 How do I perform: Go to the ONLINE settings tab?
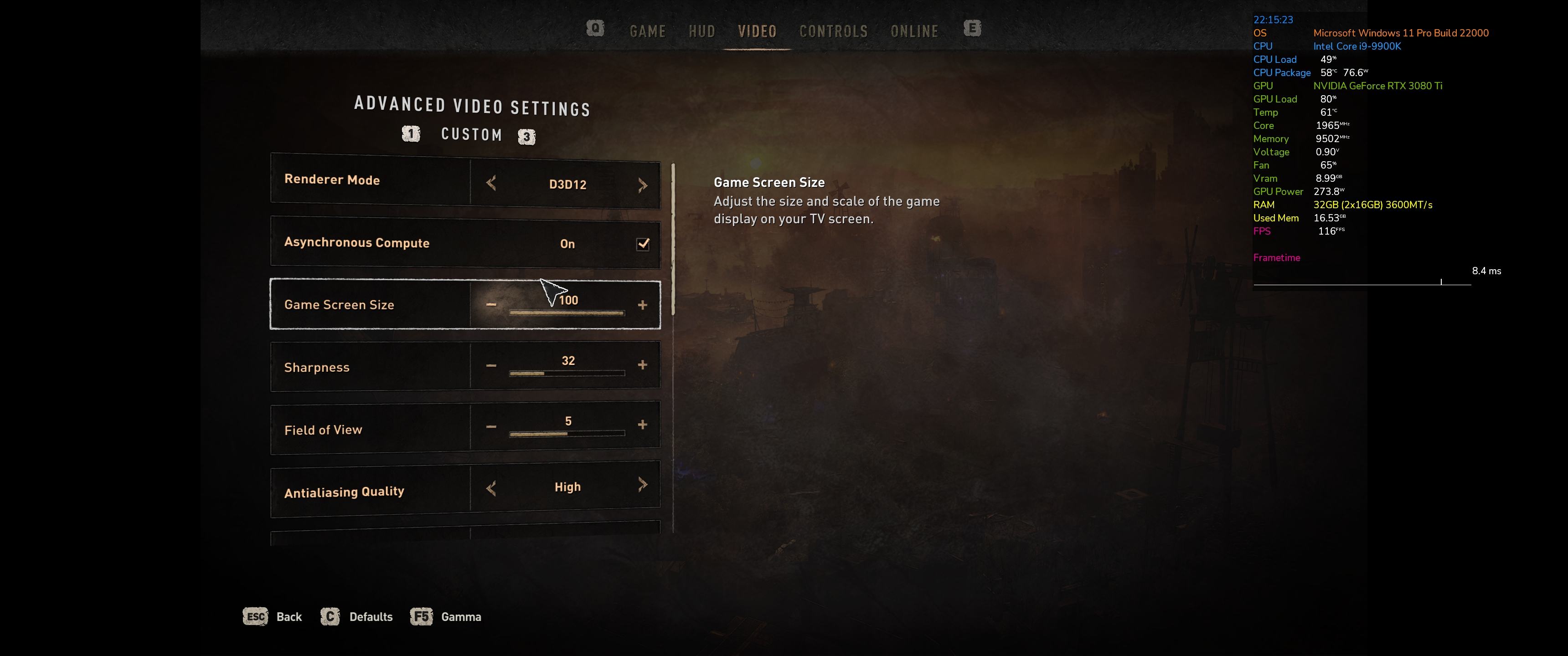point(913,31)
